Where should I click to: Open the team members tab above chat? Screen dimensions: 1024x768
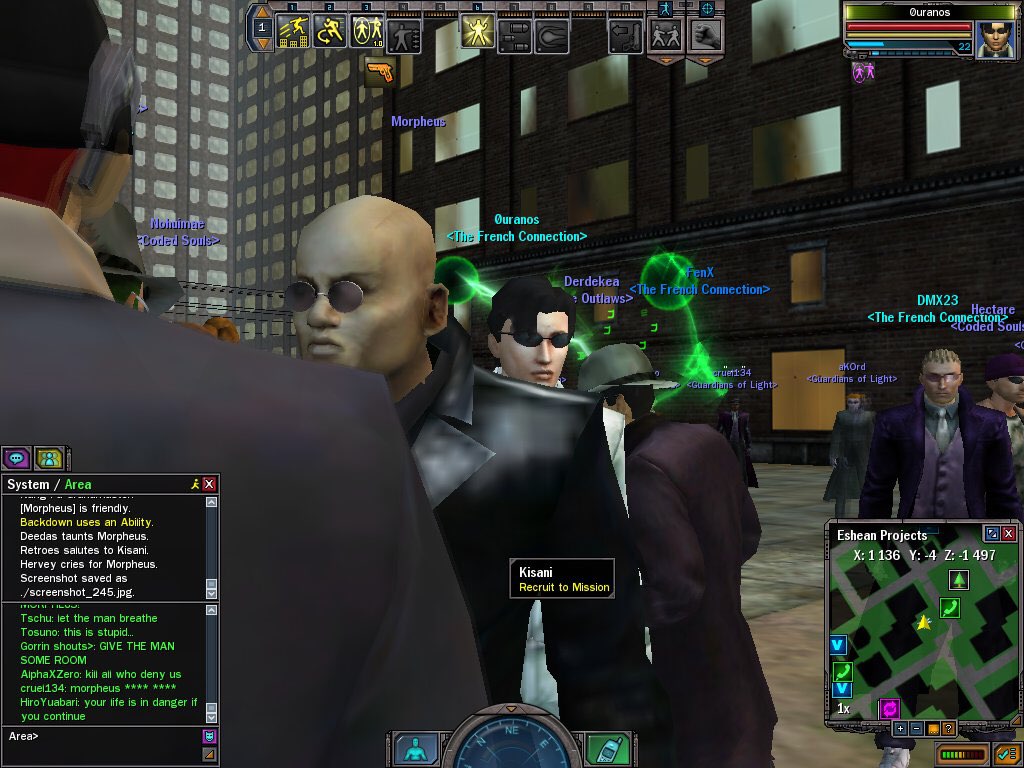pyautogui.click(x=49, y=458)
